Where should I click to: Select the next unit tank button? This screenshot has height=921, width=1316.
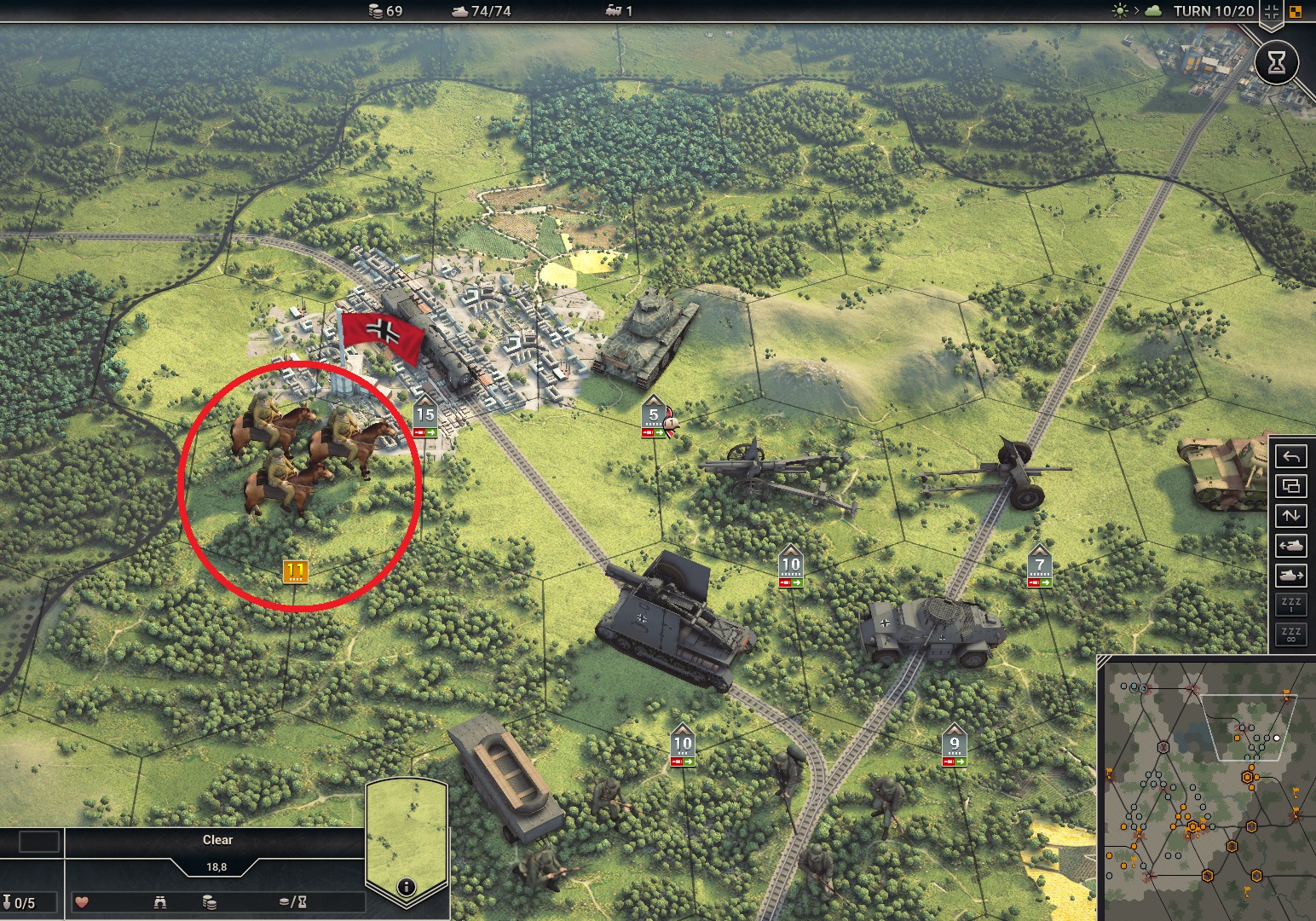[1290, 576]
